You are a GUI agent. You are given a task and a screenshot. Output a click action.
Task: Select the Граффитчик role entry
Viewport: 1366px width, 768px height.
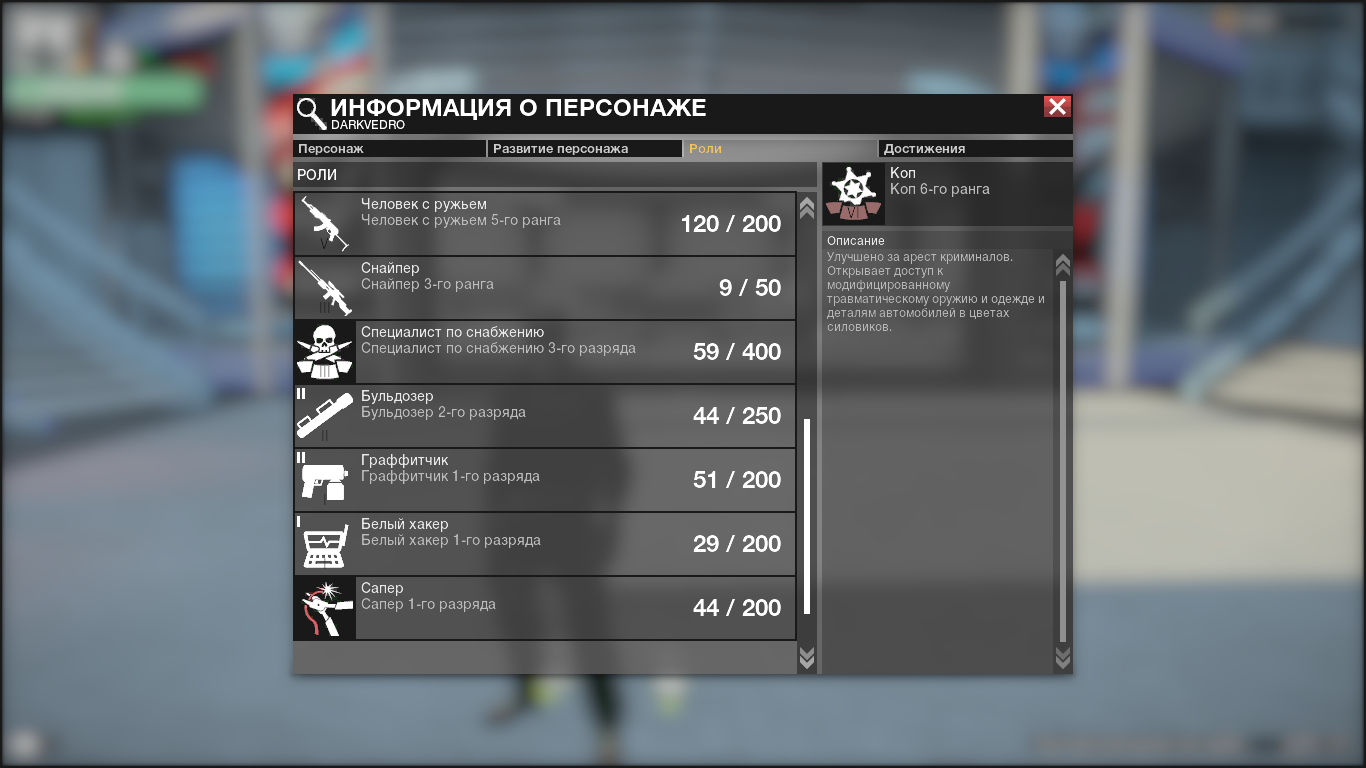pyautogui.click(x=545, y=480)
